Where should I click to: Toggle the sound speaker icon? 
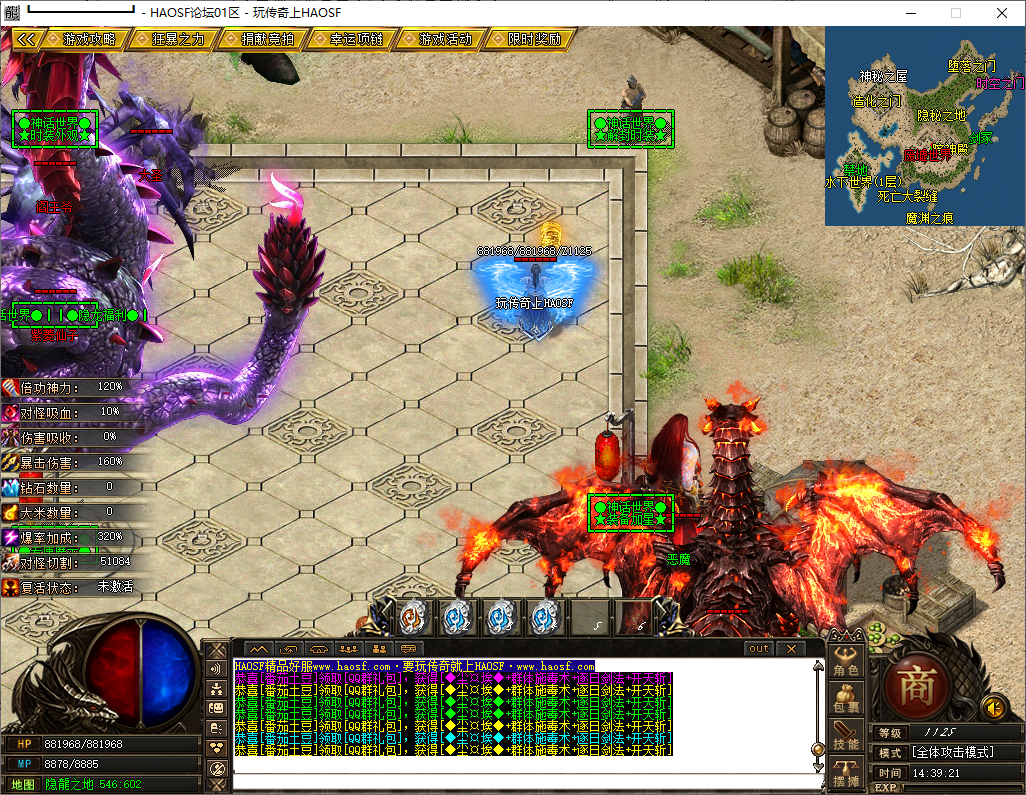[993, 707]
